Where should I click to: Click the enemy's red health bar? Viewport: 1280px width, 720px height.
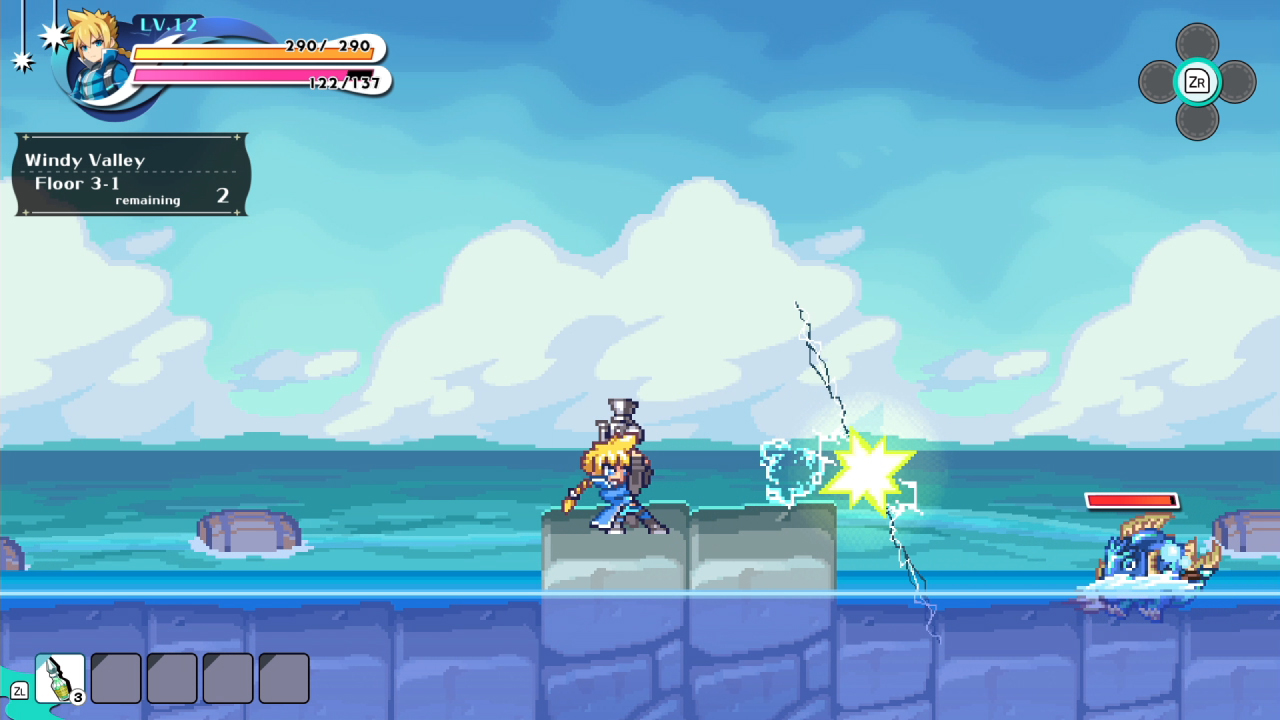coord(1131,500)
